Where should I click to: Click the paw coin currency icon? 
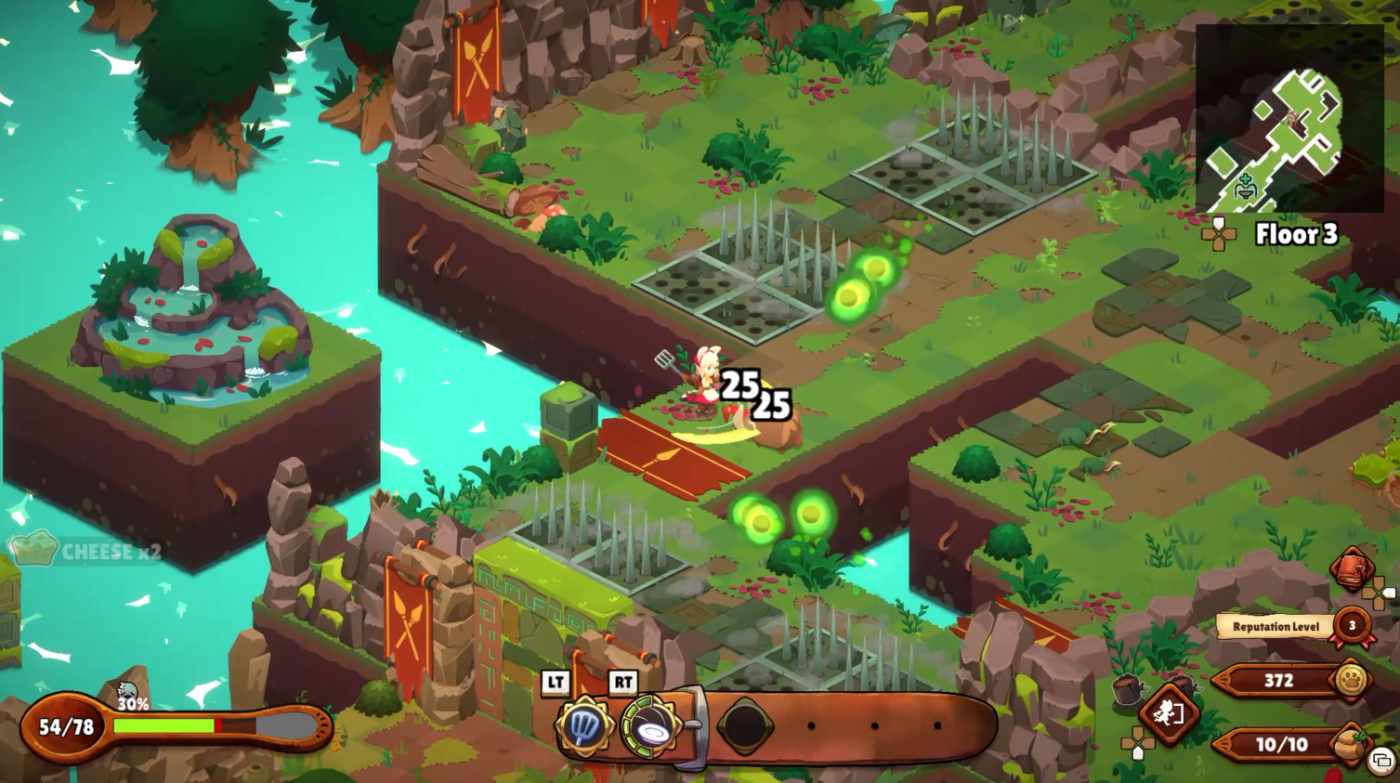(1351, 680)
